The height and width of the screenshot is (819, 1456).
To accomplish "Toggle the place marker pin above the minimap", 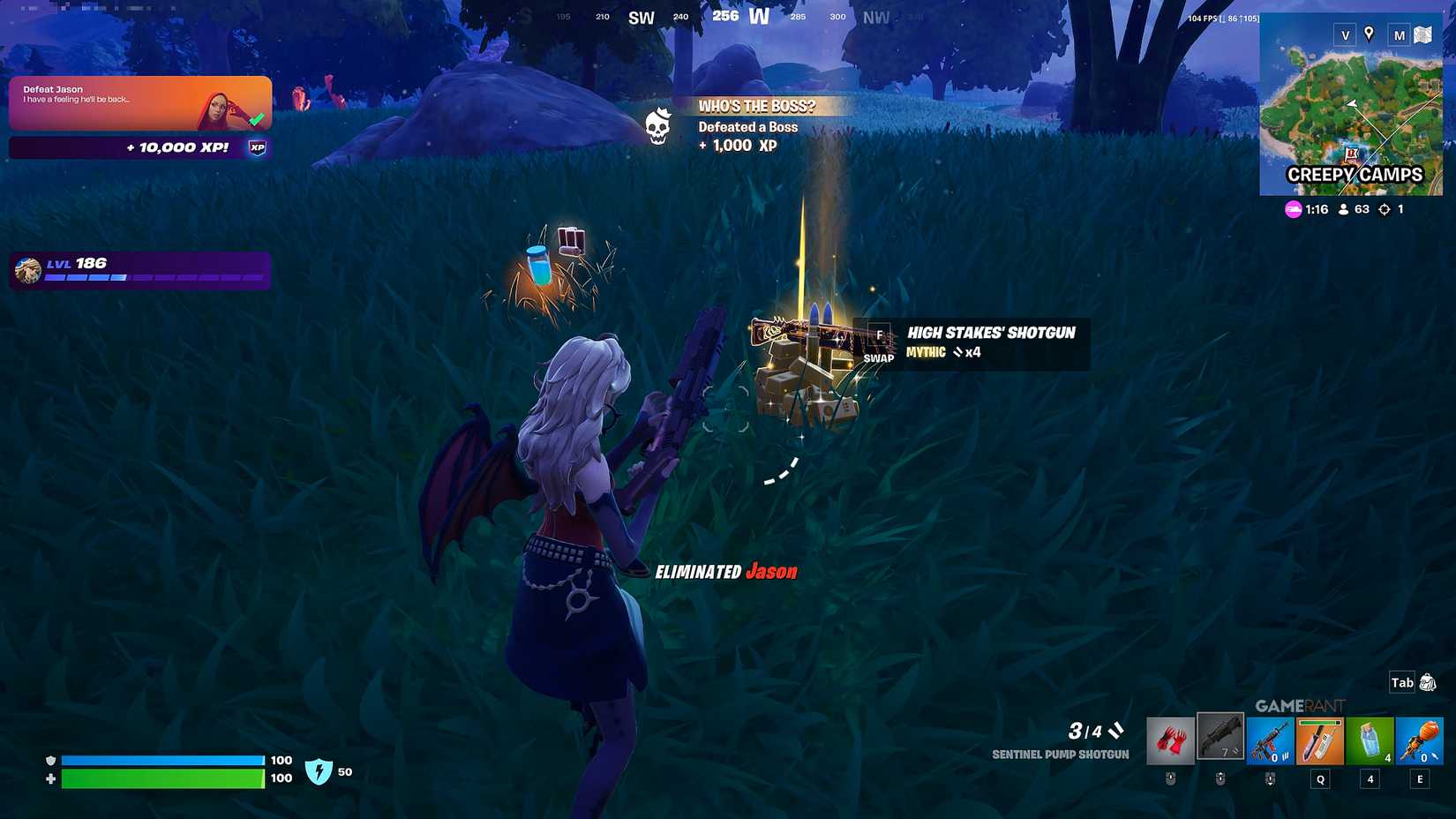I will click(1369, 35).
